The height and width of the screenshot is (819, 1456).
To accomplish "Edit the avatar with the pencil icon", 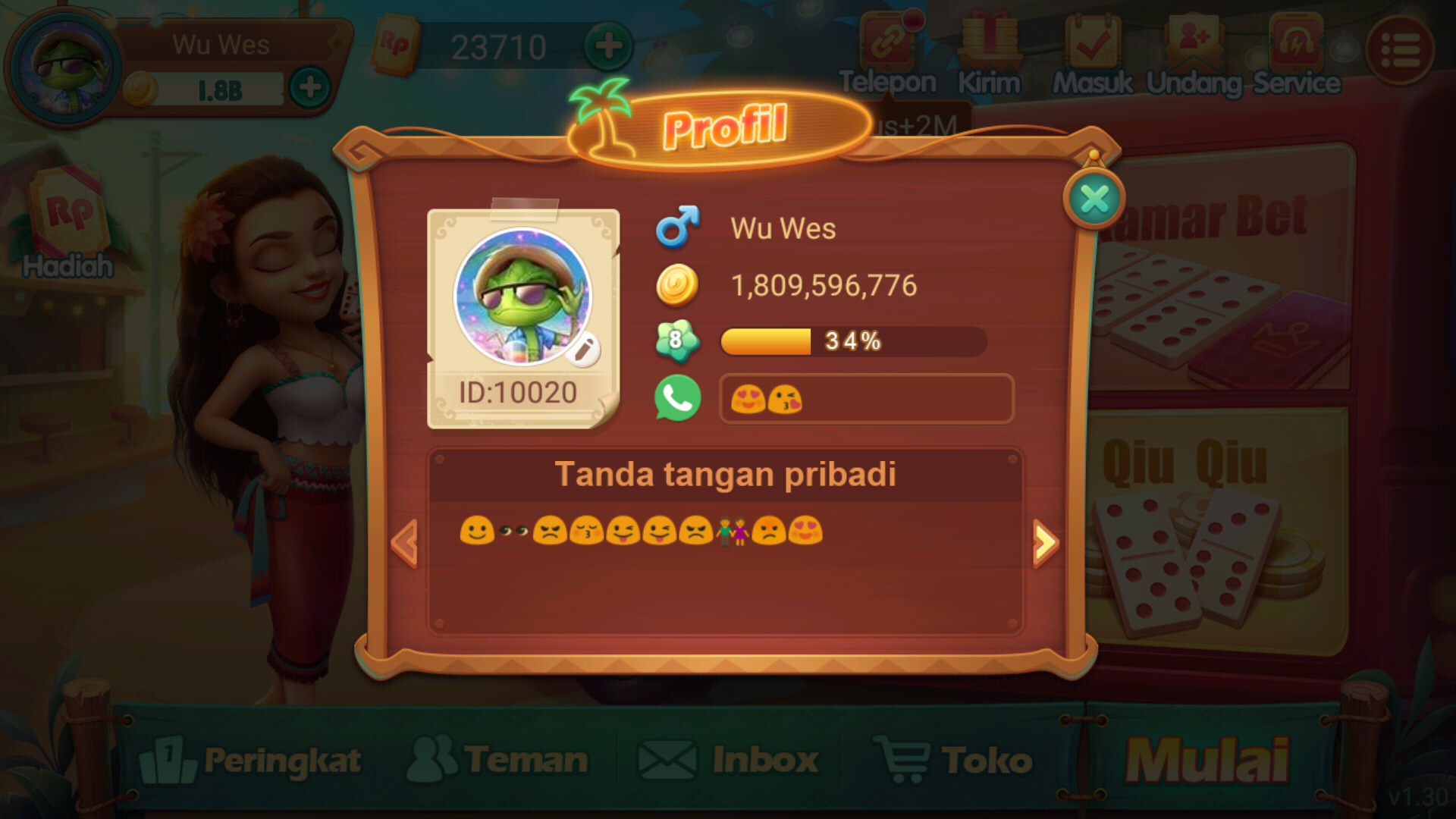I will (583, 350).
